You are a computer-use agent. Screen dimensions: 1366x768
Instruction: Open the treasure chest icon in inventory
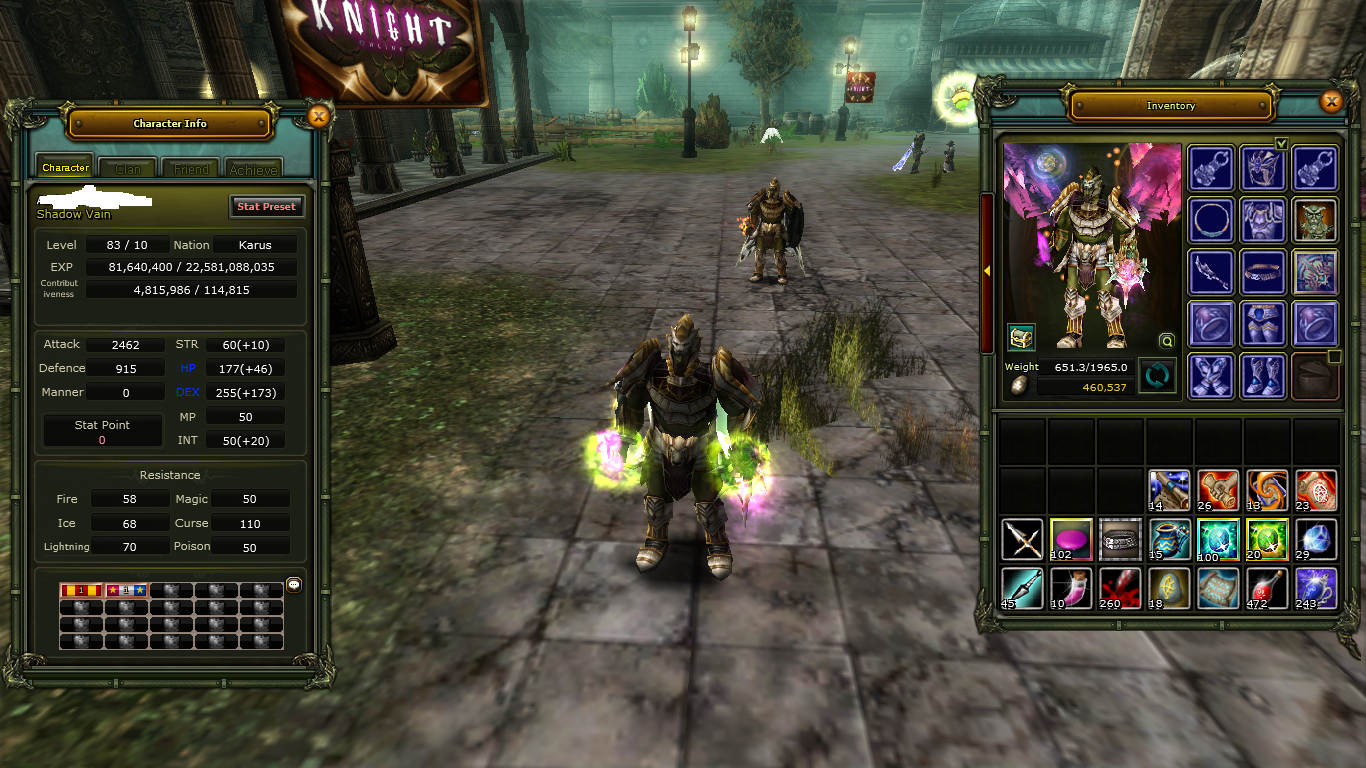[1021, 337]
